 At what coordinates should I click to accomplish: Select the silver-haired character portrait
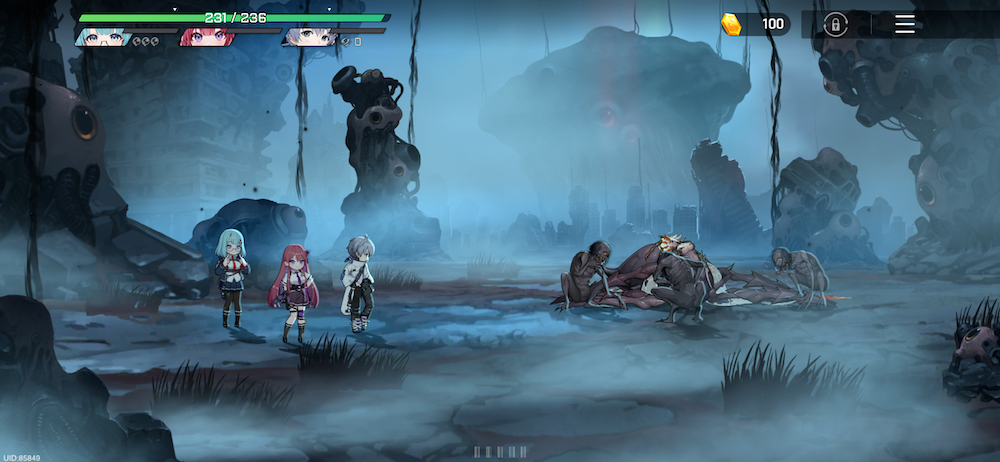click(309, 37)
